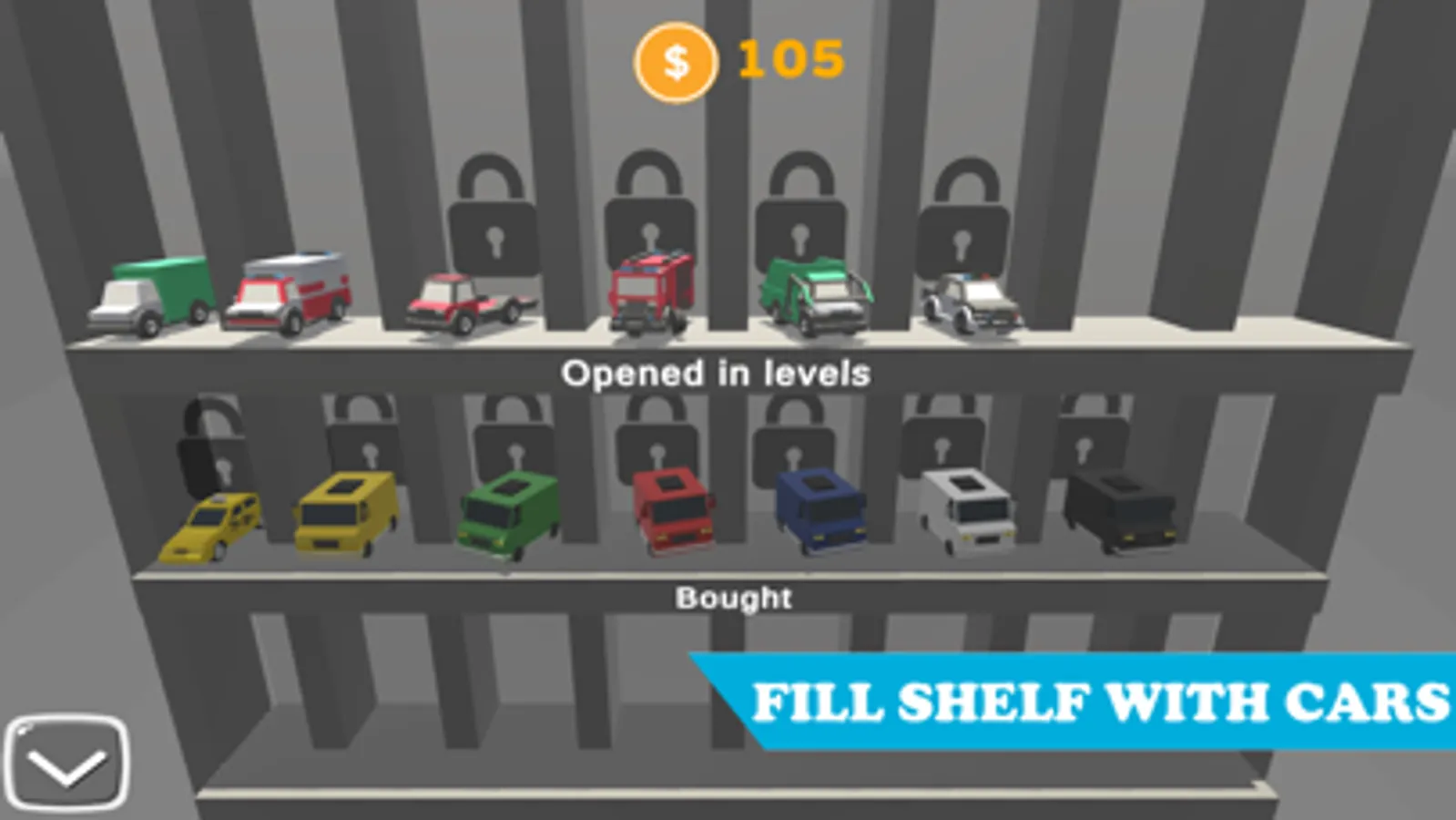Unlock the padlock above the fire truck
This screenshot has height=820, width=1456.
pos(651,200)
